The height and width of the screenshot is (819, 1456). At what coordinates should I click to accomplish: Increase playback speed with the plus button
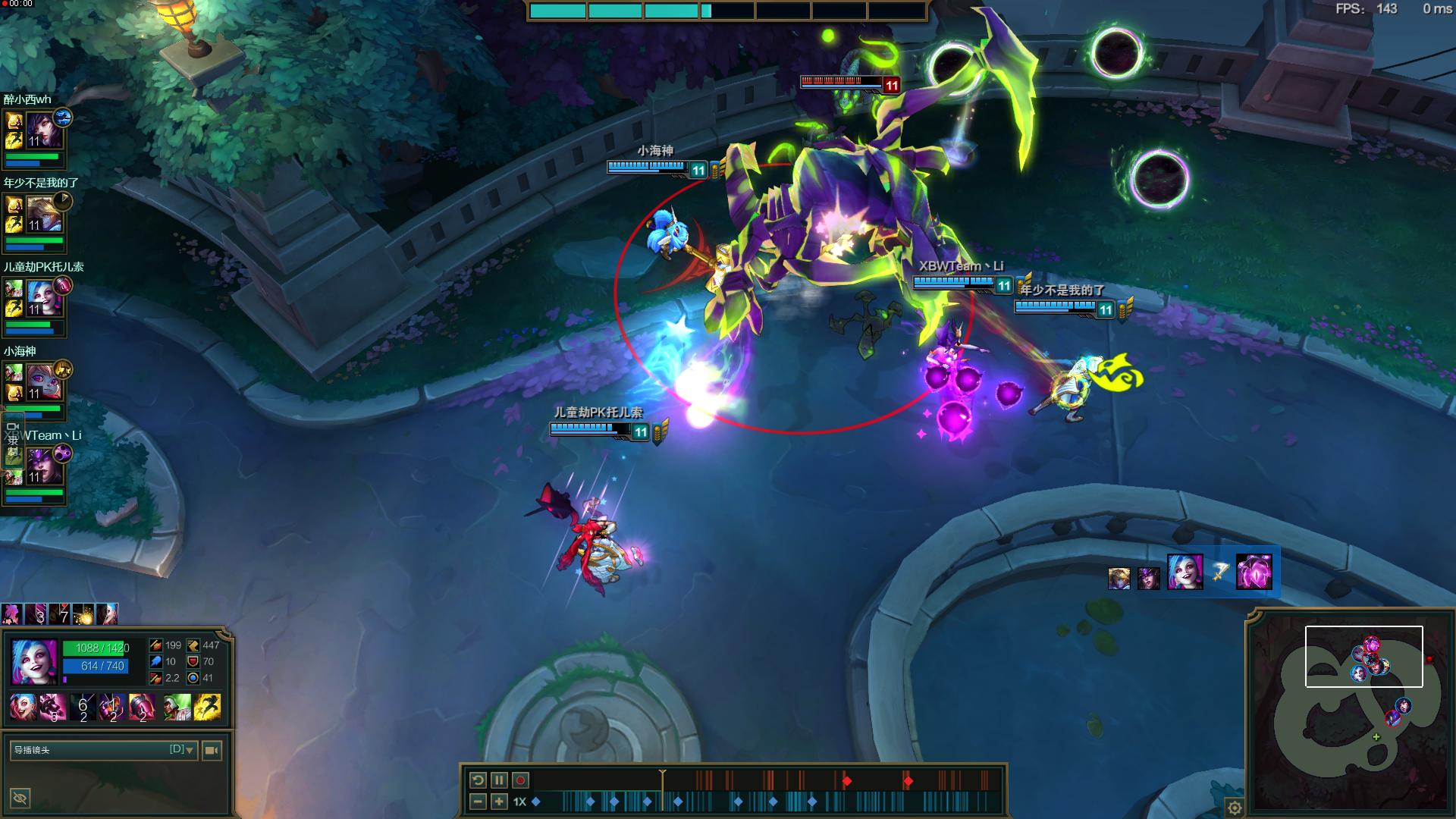499,802
